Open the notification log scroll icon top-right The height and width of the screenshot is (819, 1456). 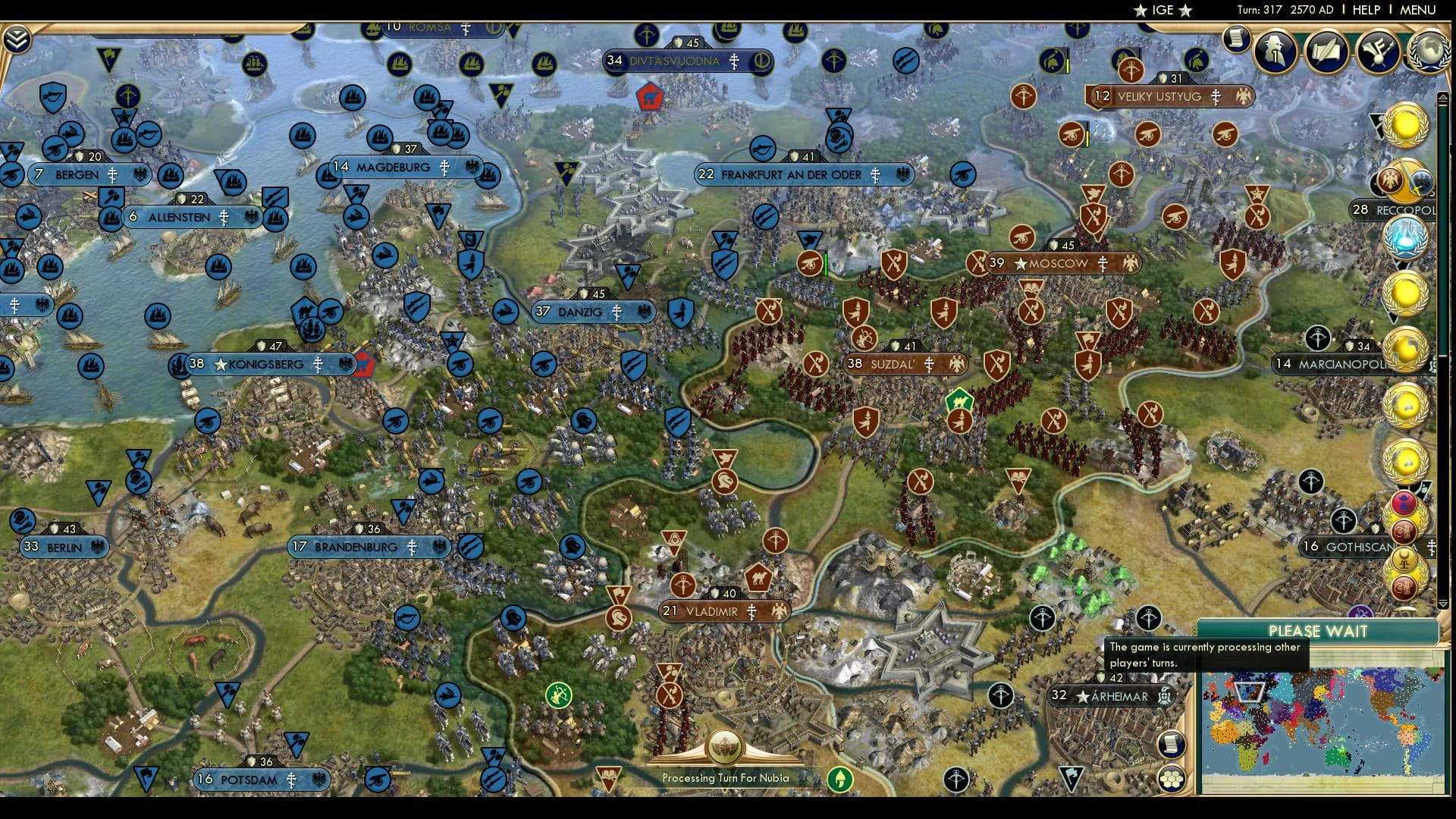click(1235, 38)
